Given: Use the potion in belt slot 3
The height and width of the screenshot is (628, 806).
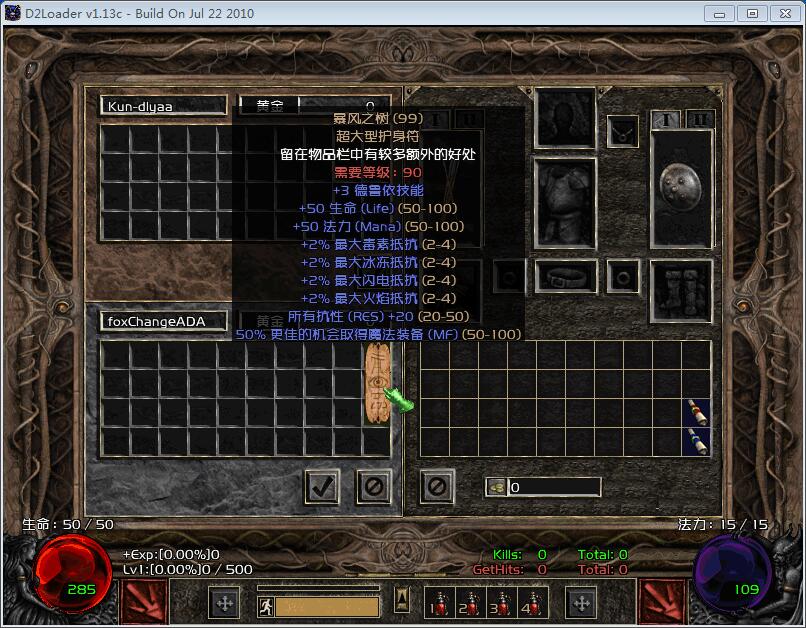Looking at the screenshot, I should [497, 603].
